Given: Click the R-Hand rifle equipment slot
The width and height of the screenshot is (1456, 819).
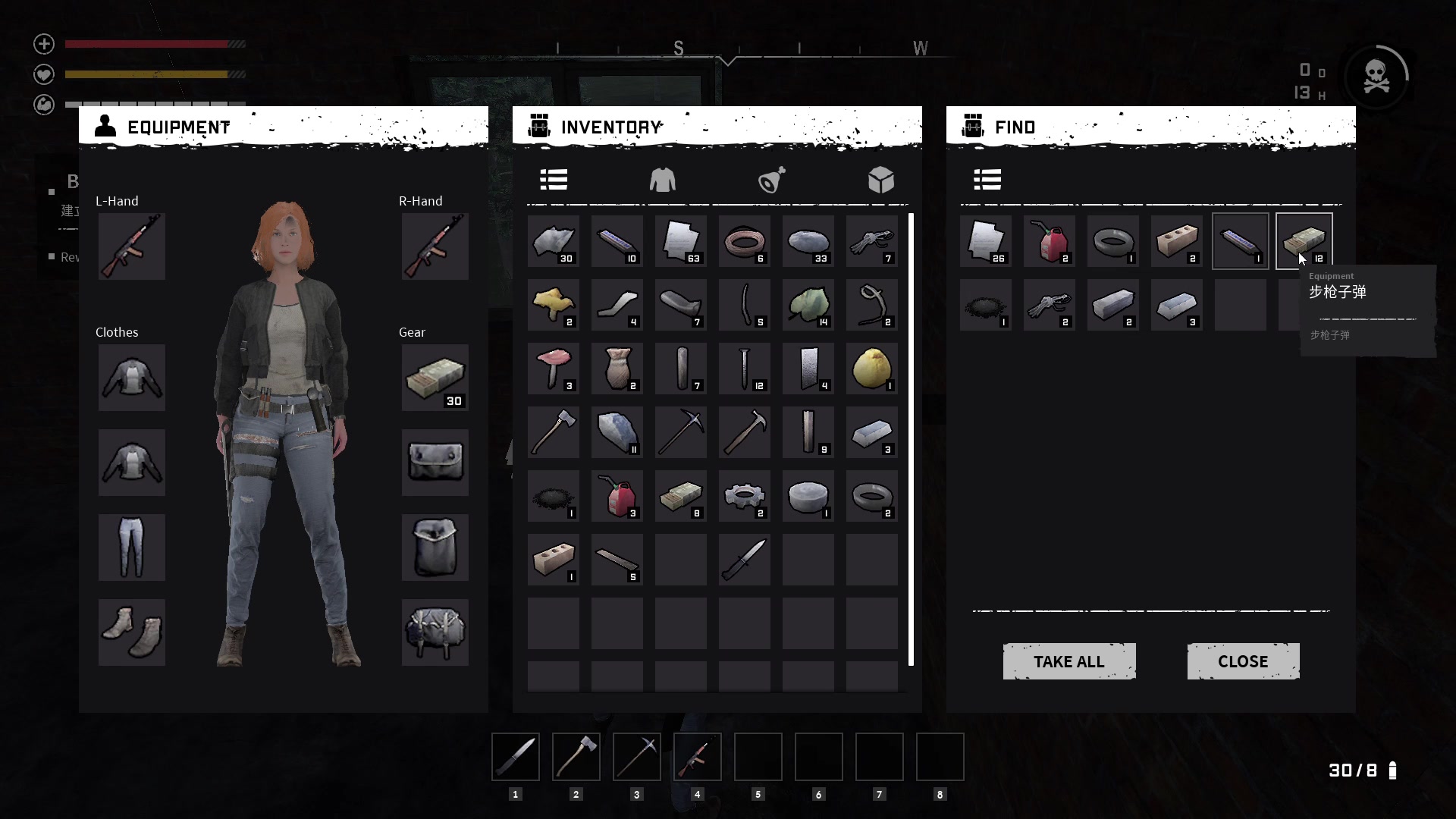Looking at the screenshot, I should pyautogui.click(x=435, y=246).
